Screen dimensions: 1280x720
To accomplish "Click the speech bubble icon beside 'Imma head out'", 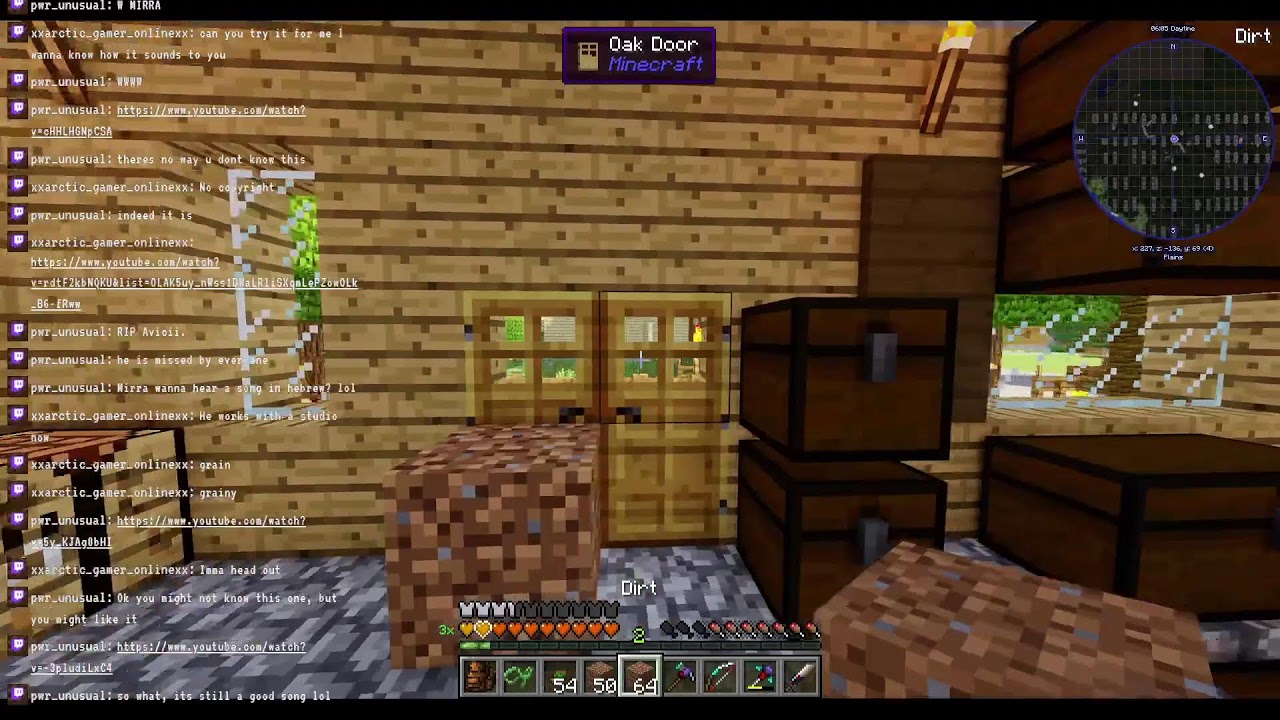I will 16,569.
